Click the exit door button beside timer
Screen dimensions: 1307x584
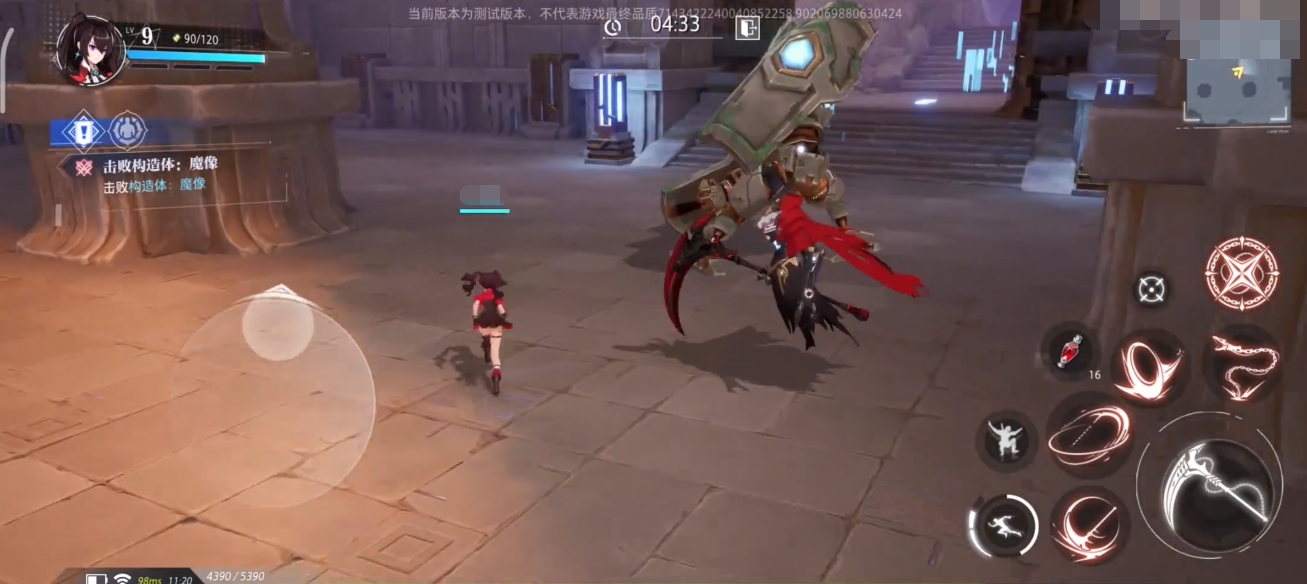(747, 27)
